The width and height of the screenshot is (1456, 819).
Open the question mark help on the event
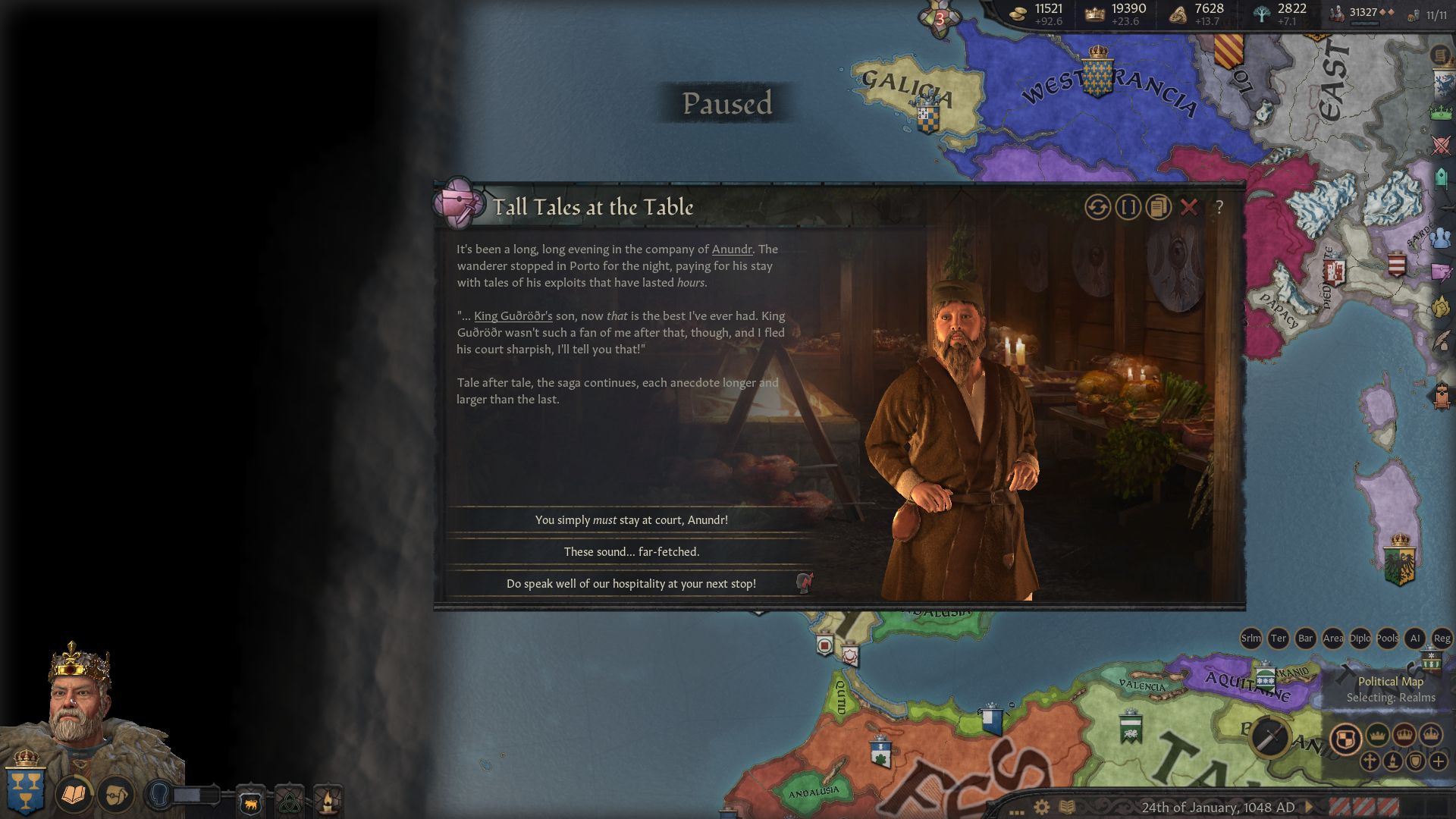tap(1219, 207)
